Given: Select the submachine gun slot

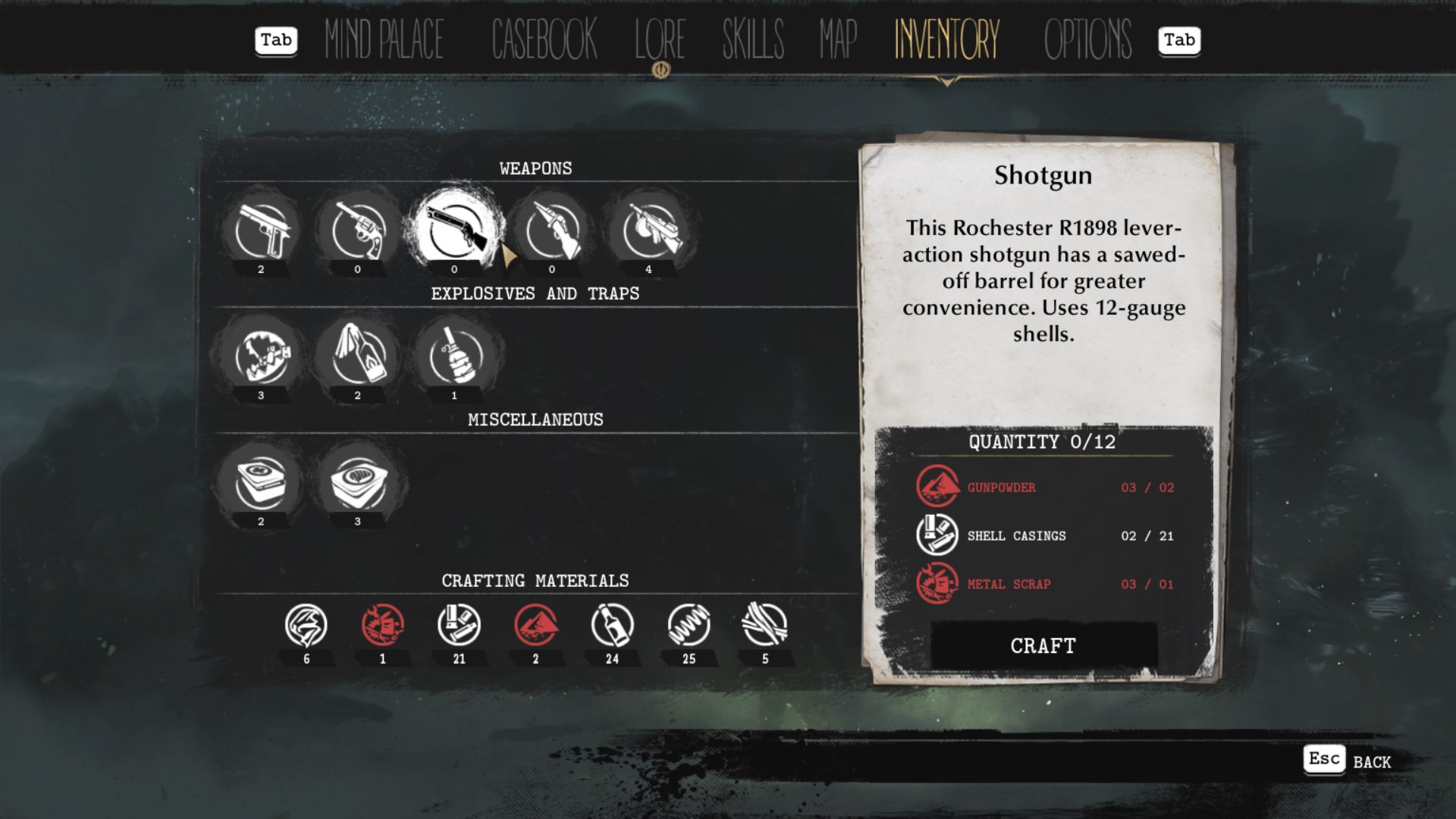Looking at the screenshot, I should [x=649, y=231].
